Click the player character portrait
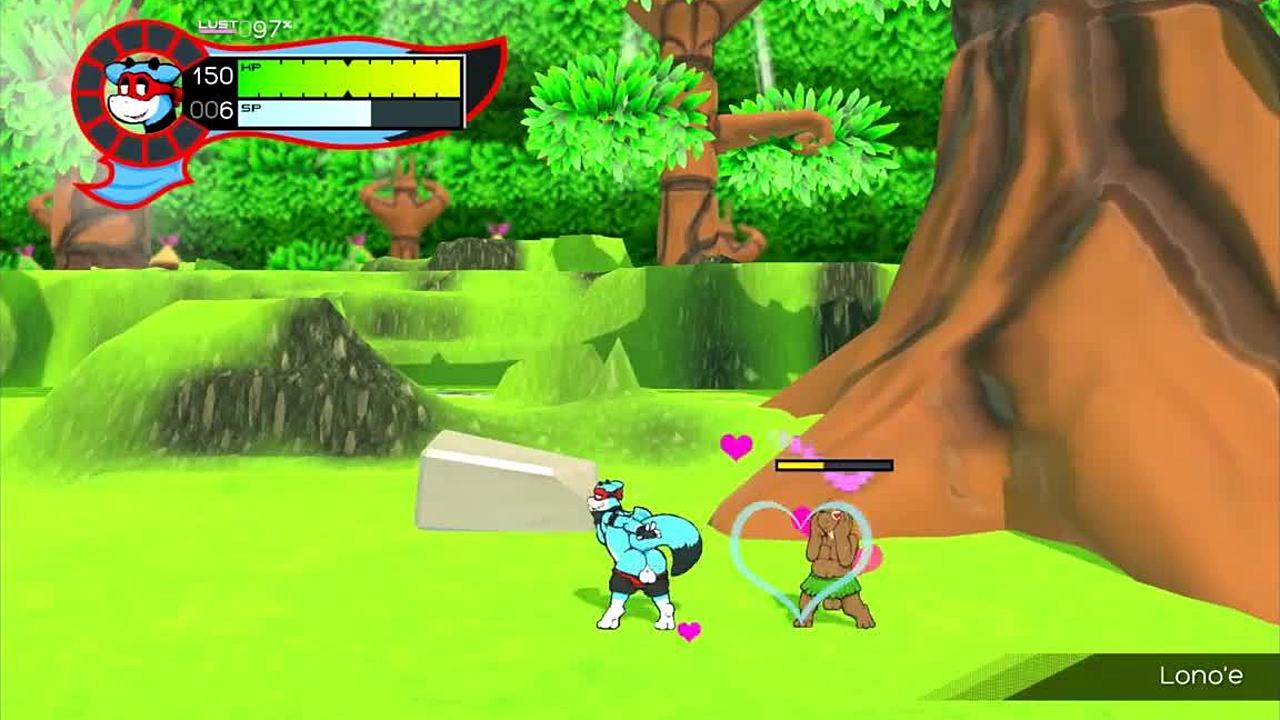Screen dimensions: 1280x720 coord(143,92)
